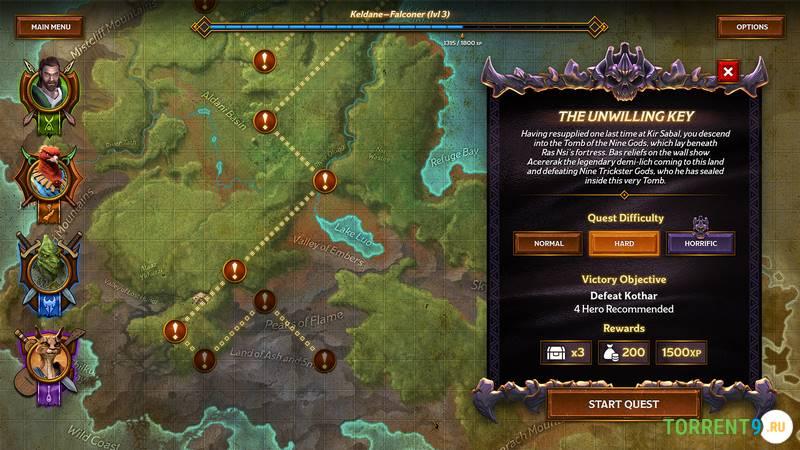The height and width of the screenshot is (450, 800).
Task: Start the quest
Action: pyautogui.click(x=623, y=404)
